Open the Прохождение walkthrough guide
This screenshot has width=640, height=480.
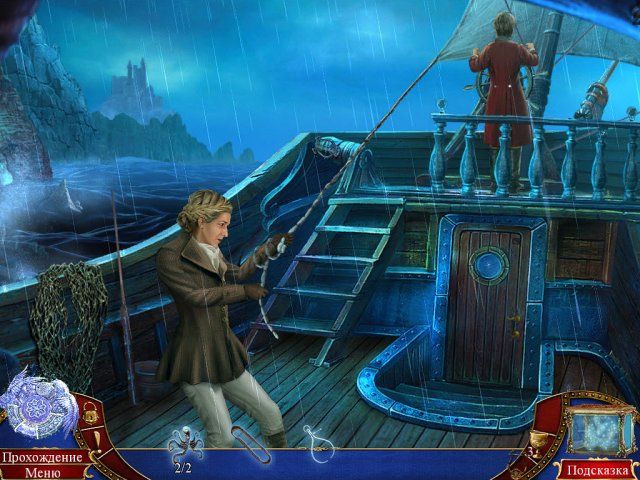point(41,457)
